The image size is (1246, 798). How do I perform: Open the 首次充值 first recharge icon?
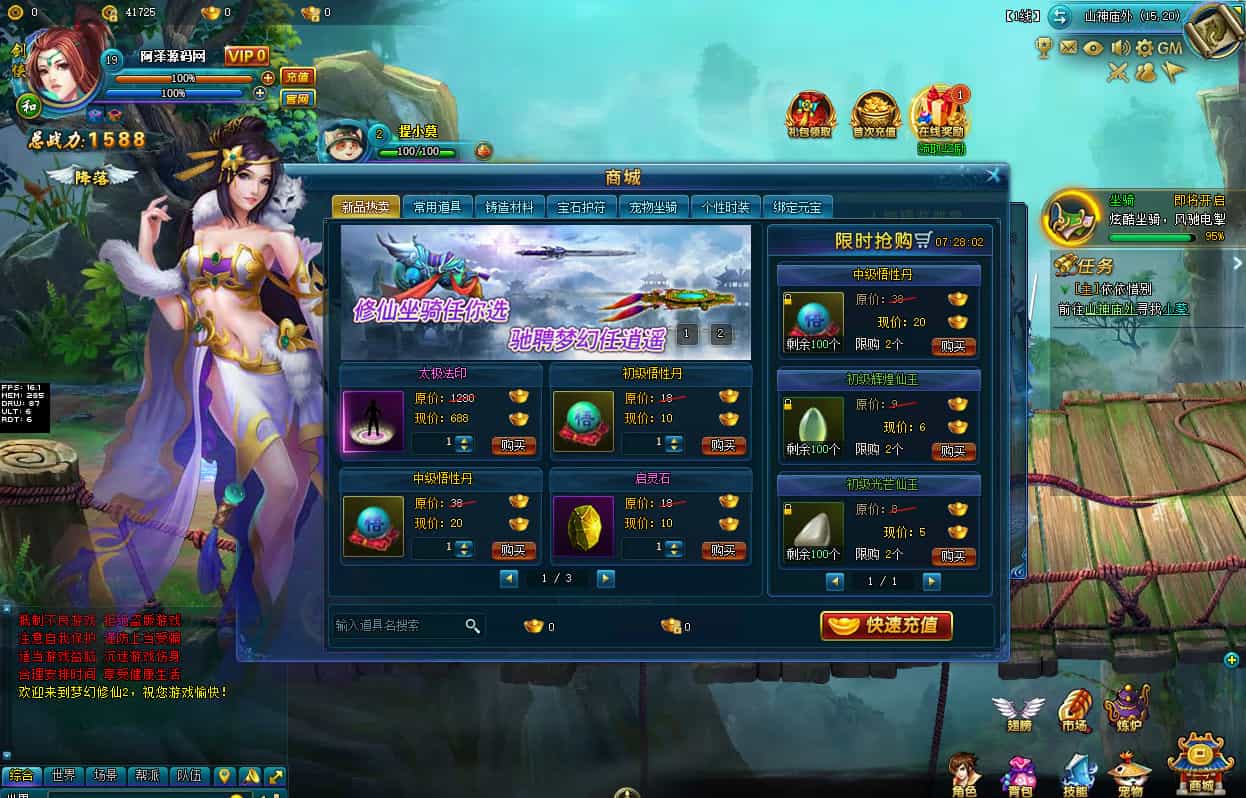[874, 115]
